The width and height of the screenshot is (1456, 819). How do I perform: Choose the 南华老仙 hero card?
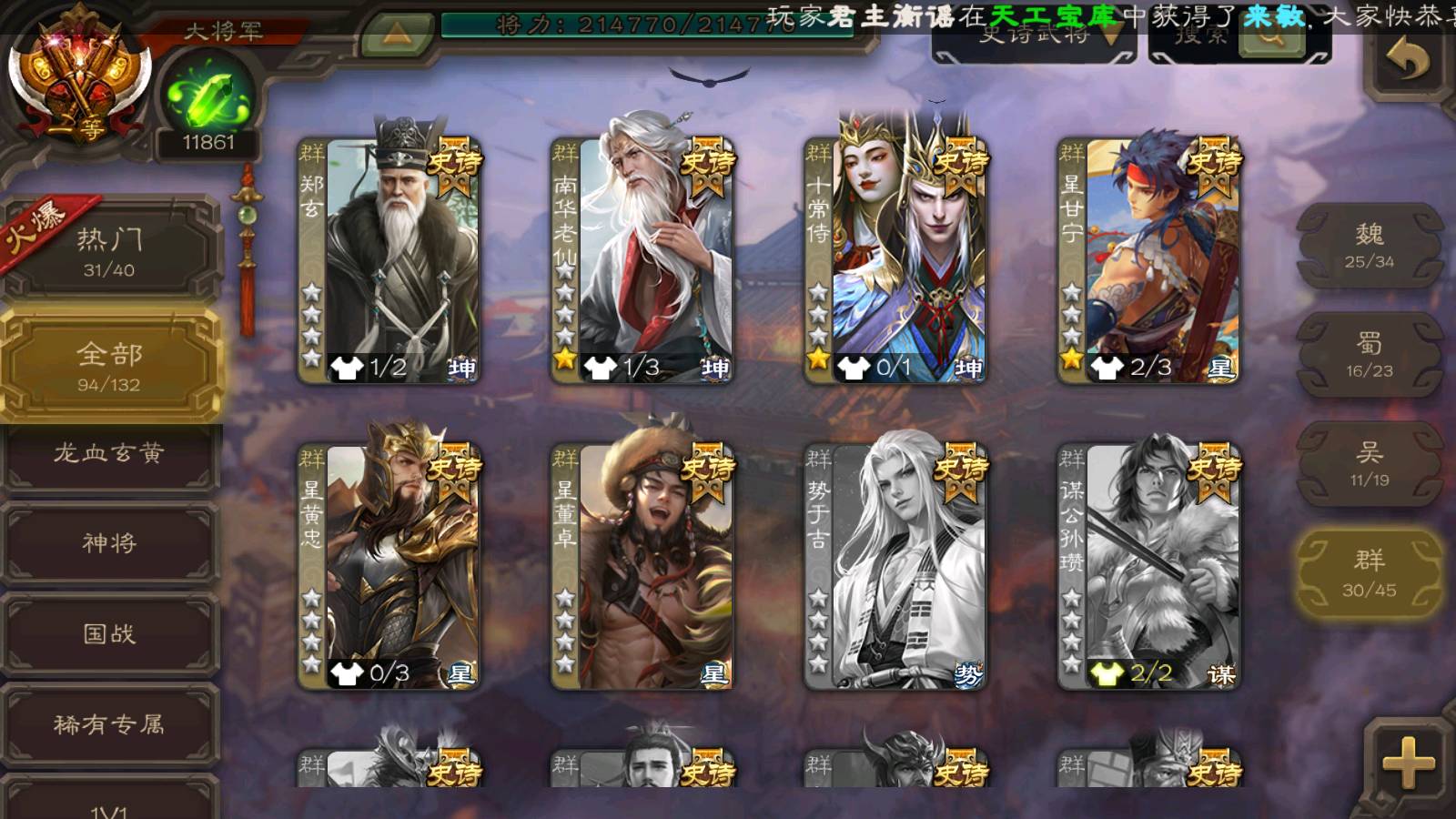[644, 259]
